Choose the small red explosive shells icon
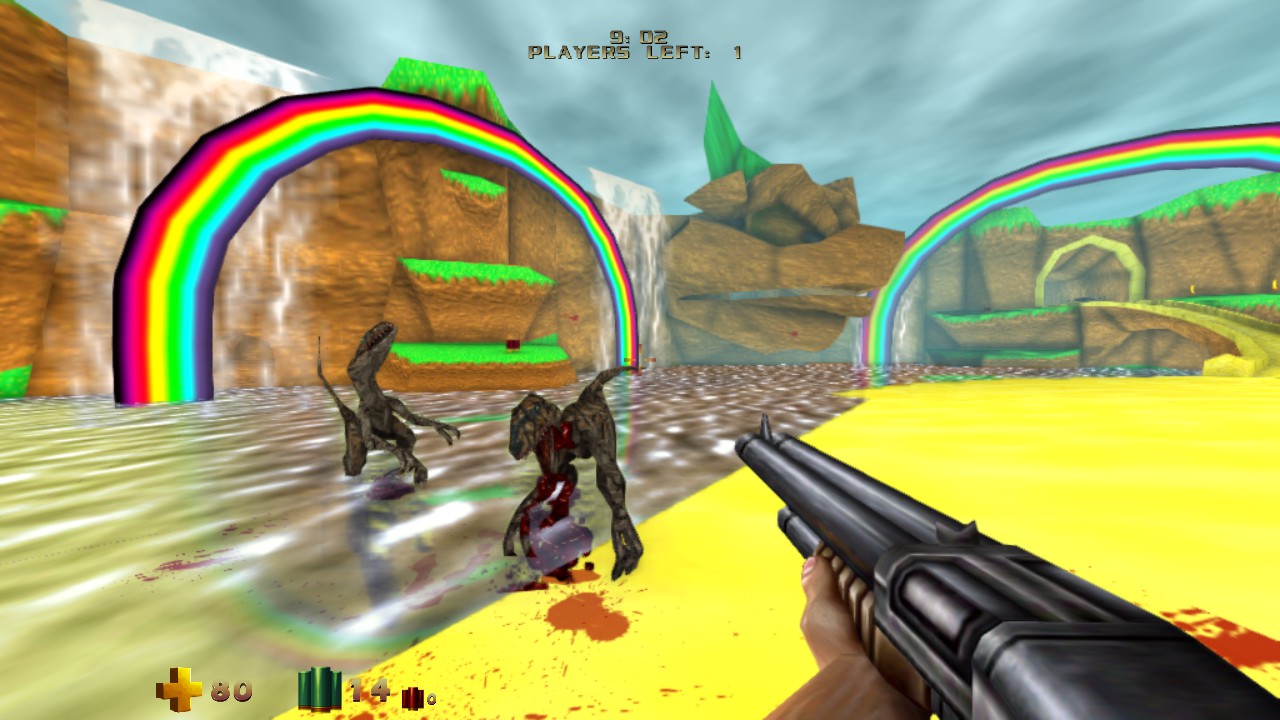The image size is (1280, 720). pos(411,697)
